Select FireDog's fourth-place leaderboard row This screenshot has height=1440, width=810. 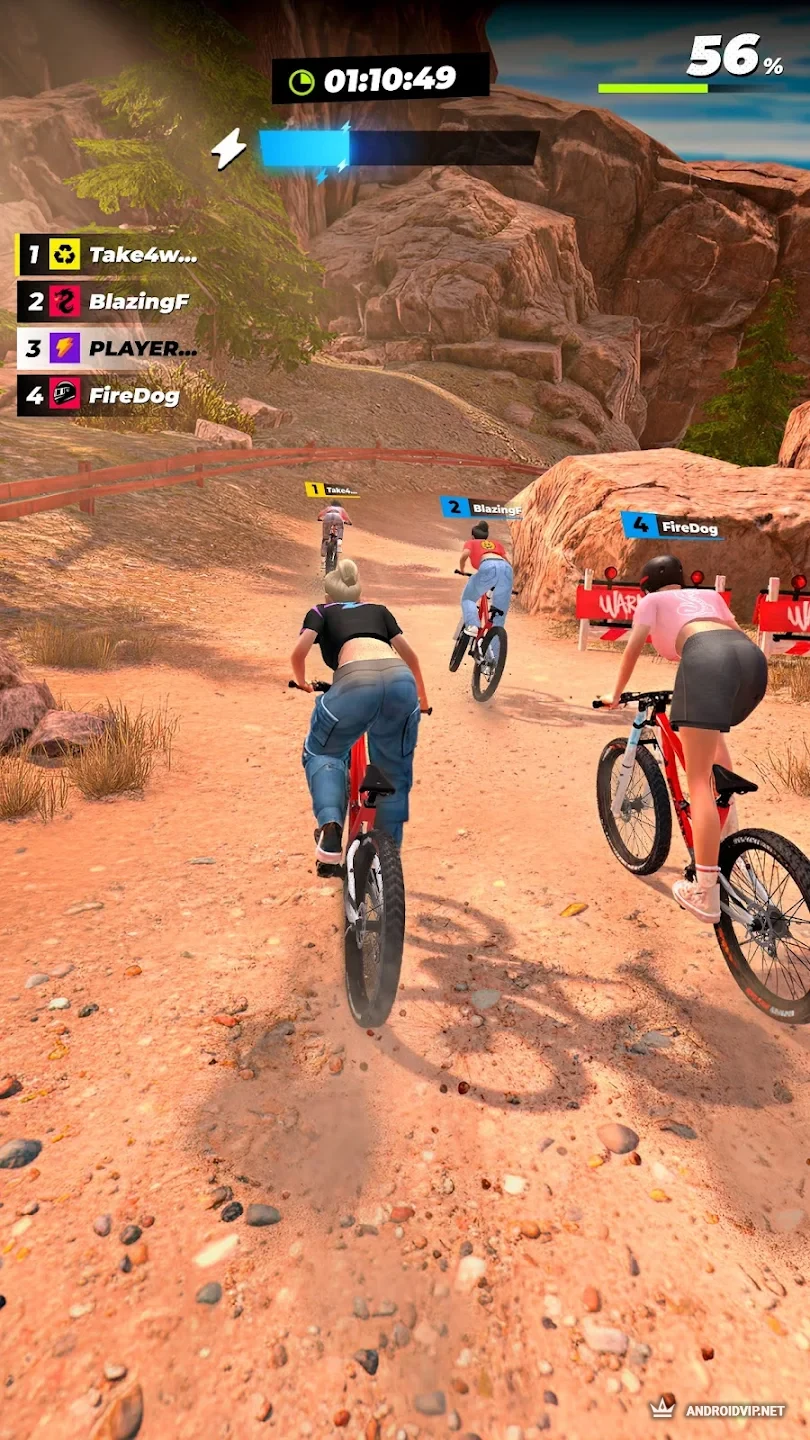pyautogui.click(x=100, y=395)
